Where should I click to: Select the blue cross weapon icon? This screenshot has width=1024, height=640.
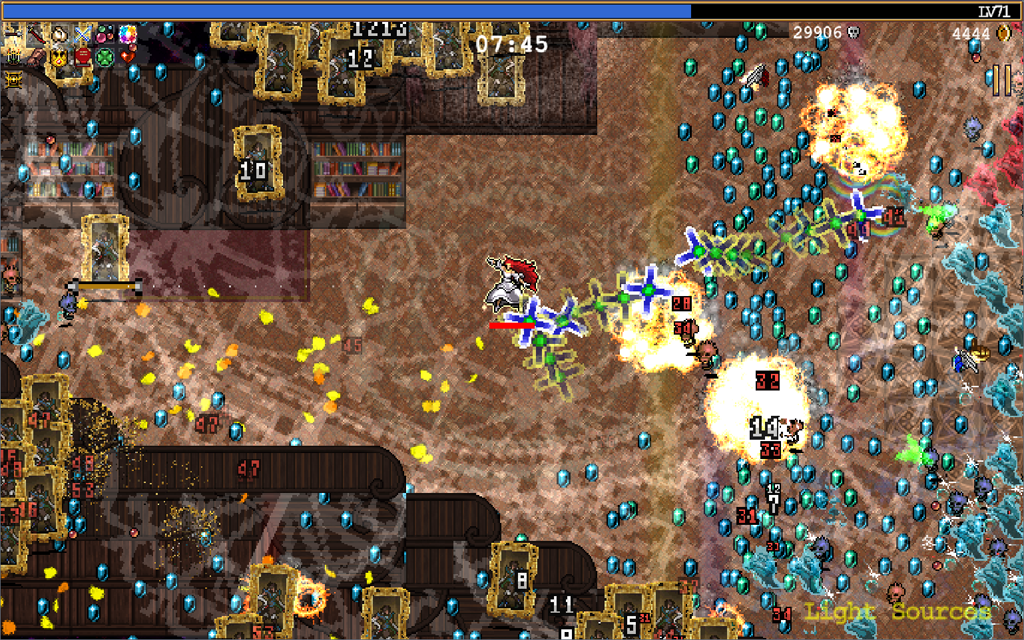click(82, 35)
